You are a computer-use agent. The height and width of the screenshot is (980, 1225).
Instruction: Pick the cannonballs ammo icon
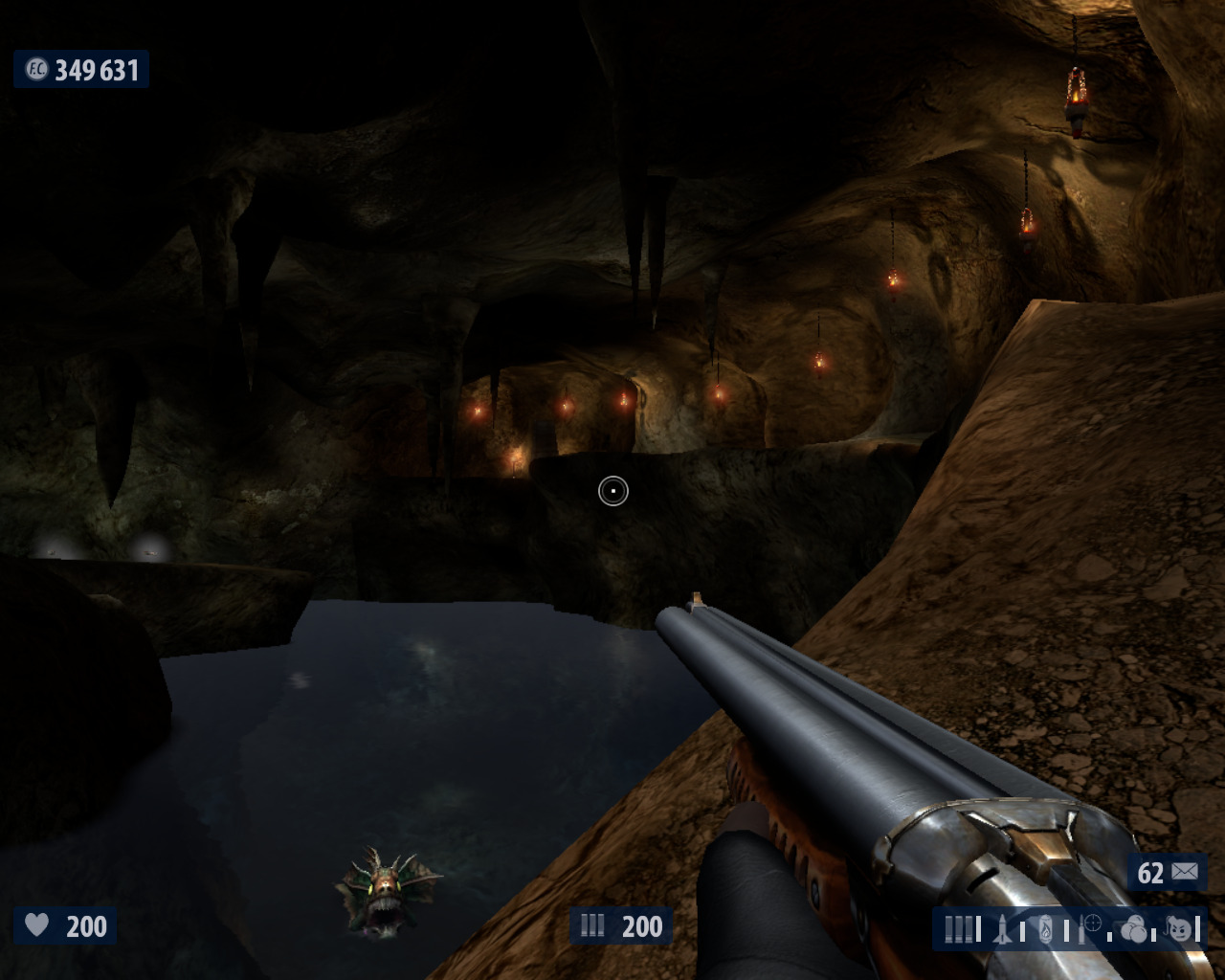[x=1134, y=929]
